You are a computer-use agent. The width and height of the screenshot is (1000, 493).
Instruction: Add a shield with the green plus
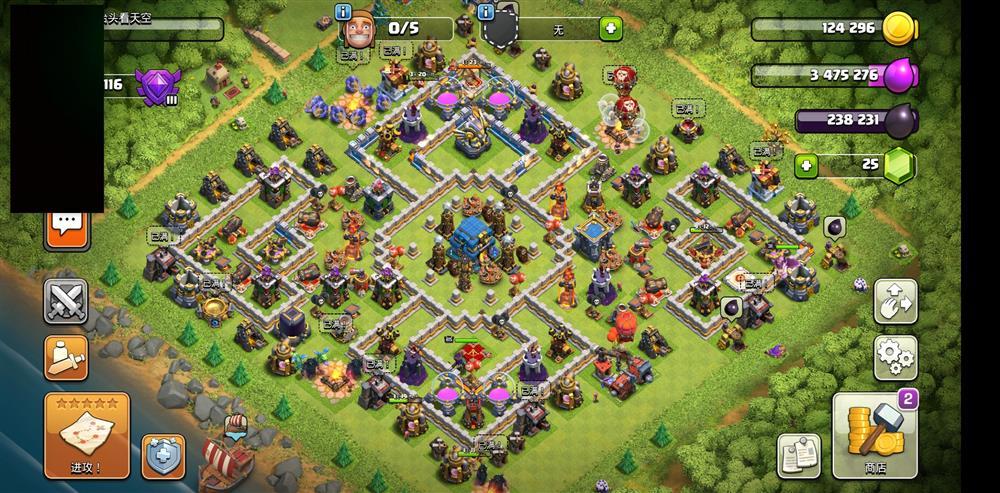click(610, 29)
